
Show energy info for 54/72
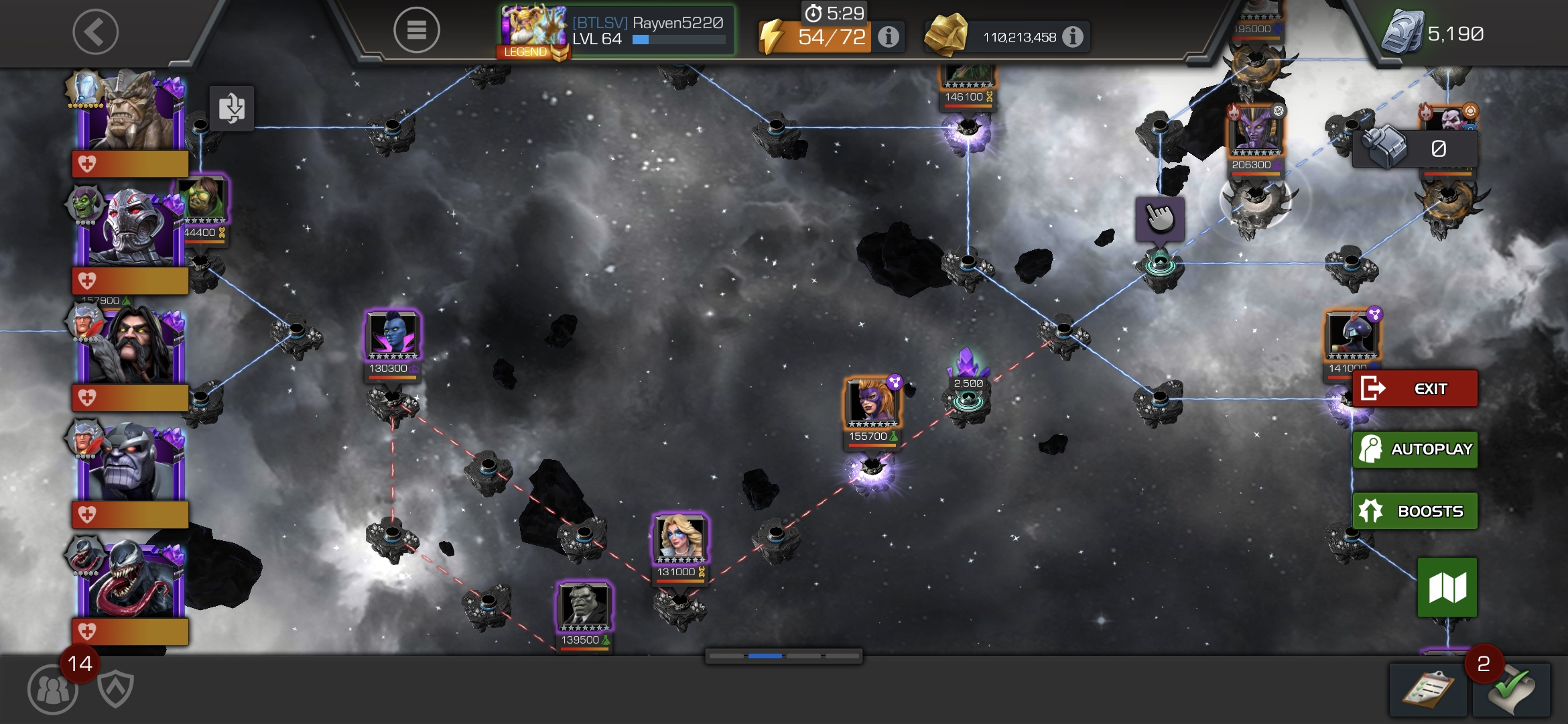(889, 37)
